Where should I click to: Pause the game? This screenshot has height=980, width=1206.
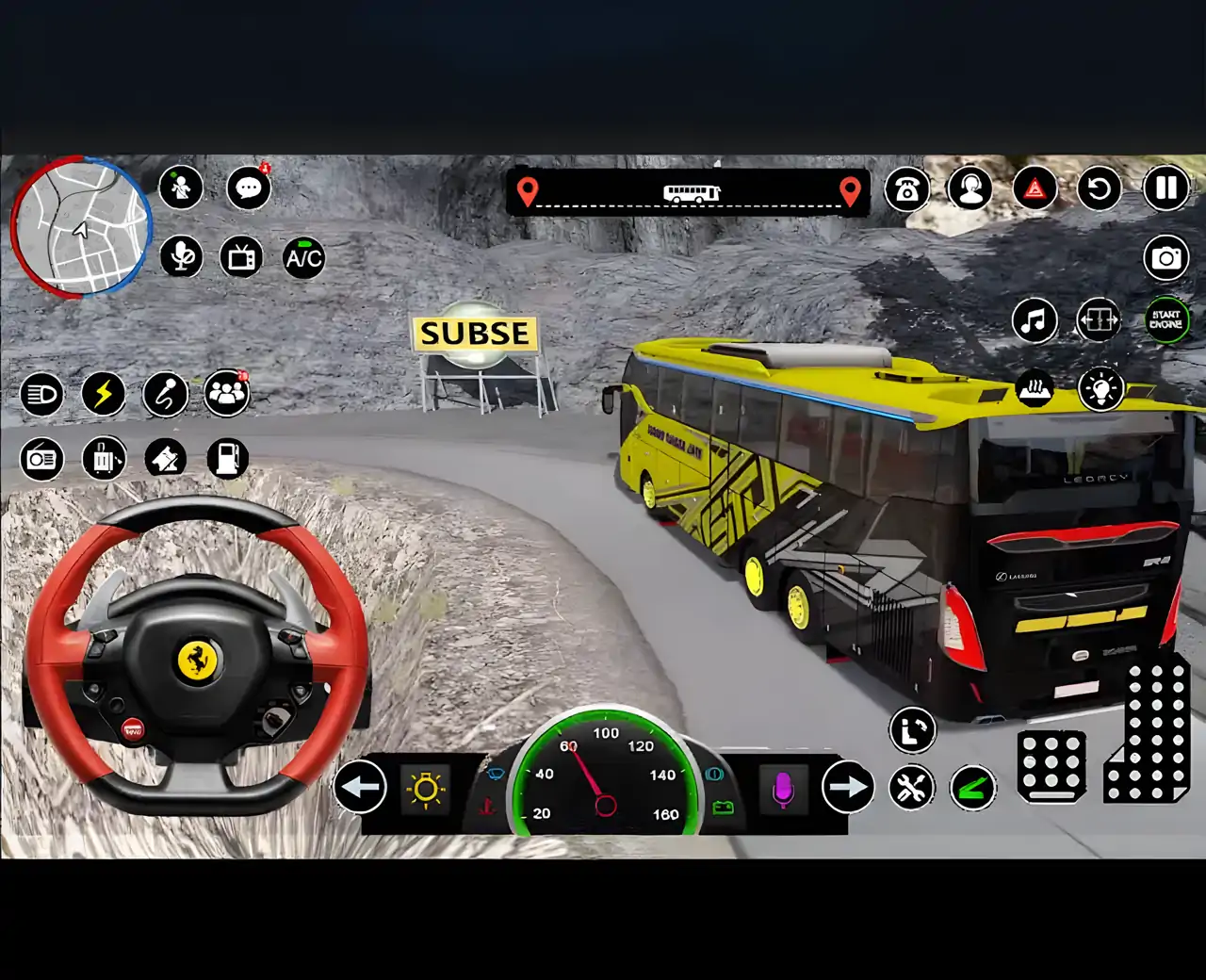(1166, 188)
